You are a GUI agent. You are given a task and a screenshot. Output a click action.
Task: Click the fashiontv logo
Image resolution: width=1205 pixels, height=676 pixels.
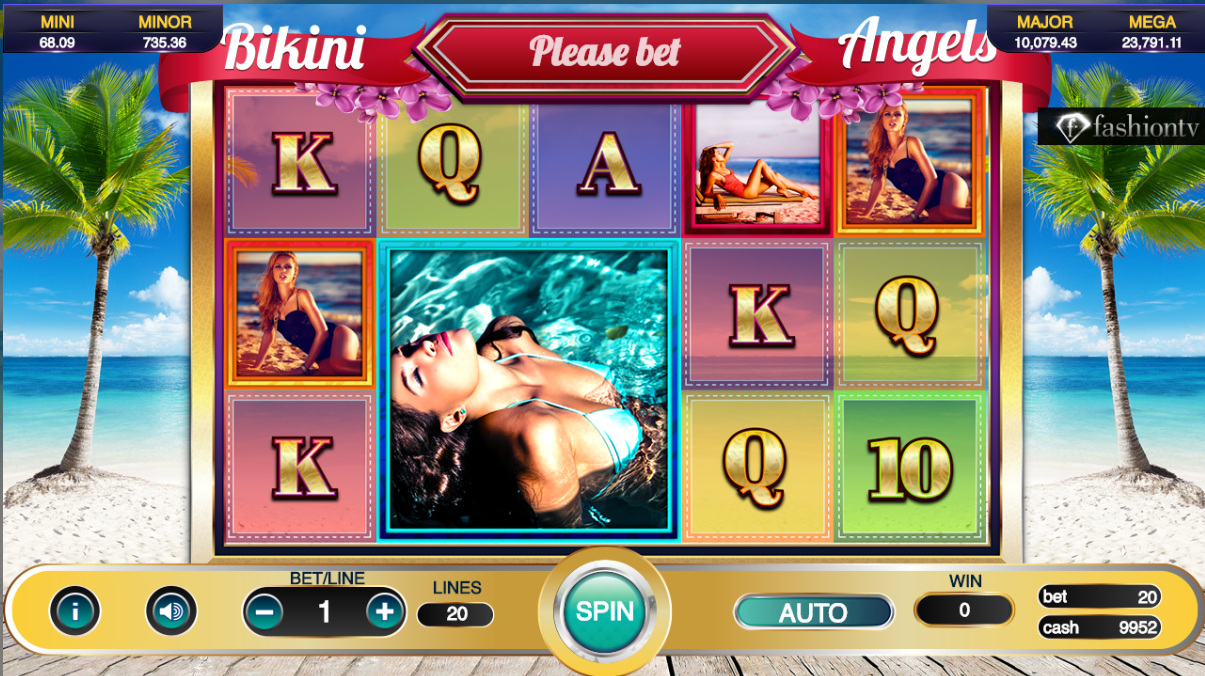click(1120, 127)
